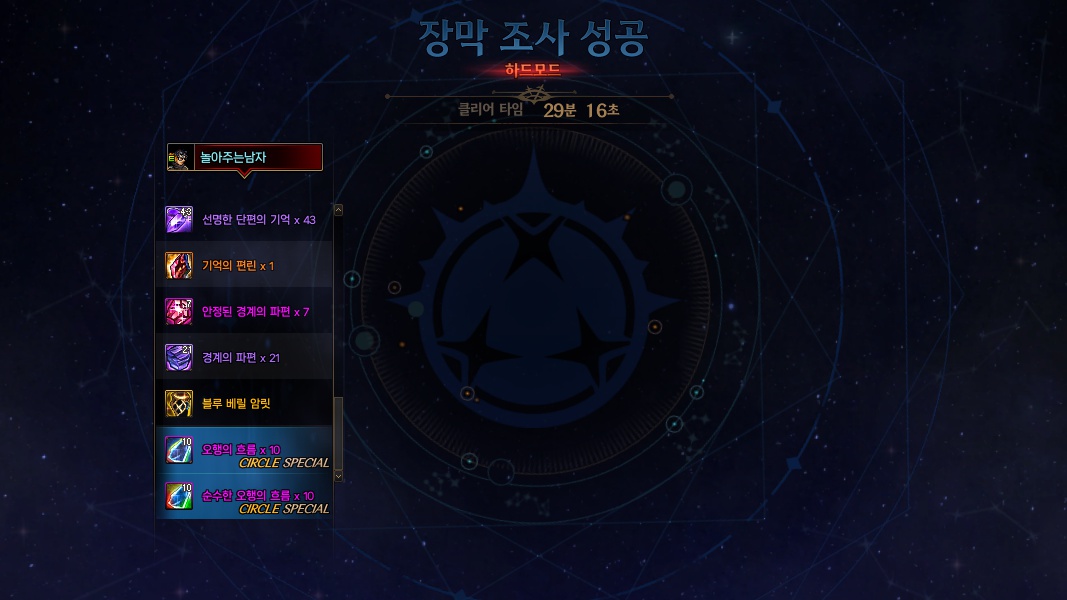Viewport: 1067px width, 600px height.
Task: Click the reward list scroll-up arrow
Action: [x=338, y=210]
